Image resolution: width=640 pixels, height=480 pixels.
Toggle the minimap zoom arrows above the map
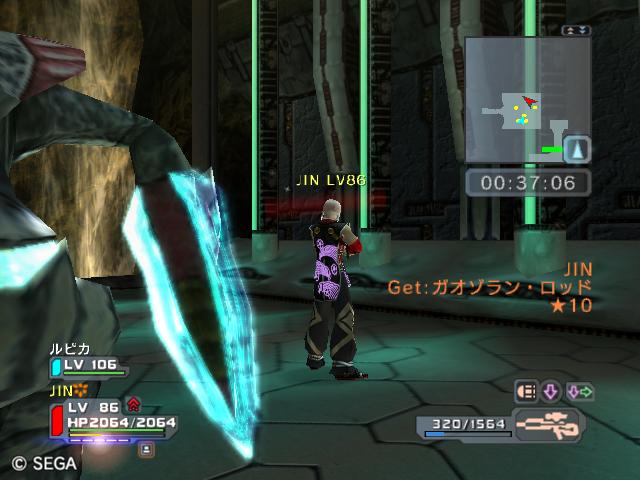(577, 31)
